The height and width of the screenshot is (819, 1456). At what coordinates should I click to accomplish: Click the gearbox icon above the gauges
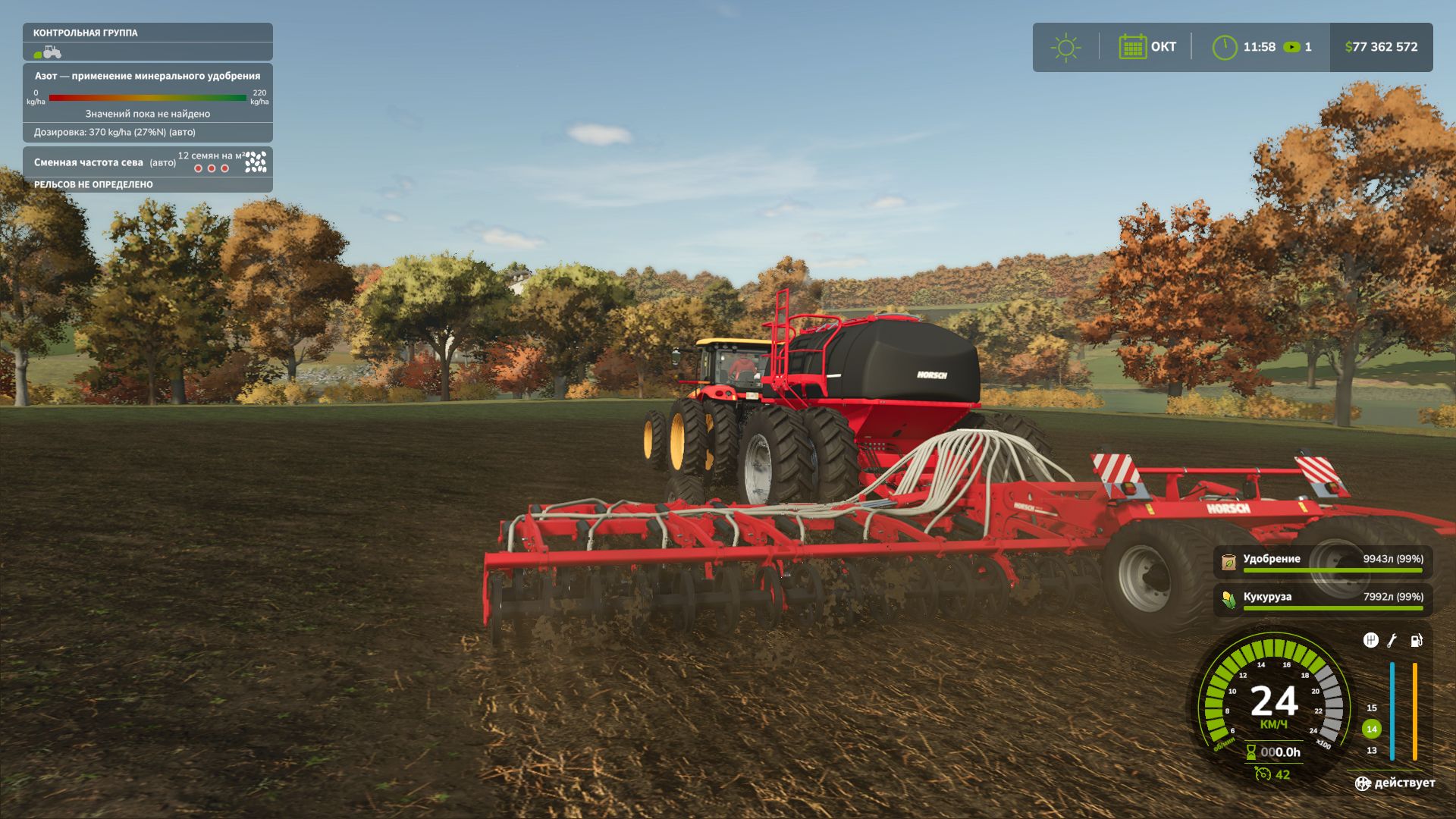1370,641
